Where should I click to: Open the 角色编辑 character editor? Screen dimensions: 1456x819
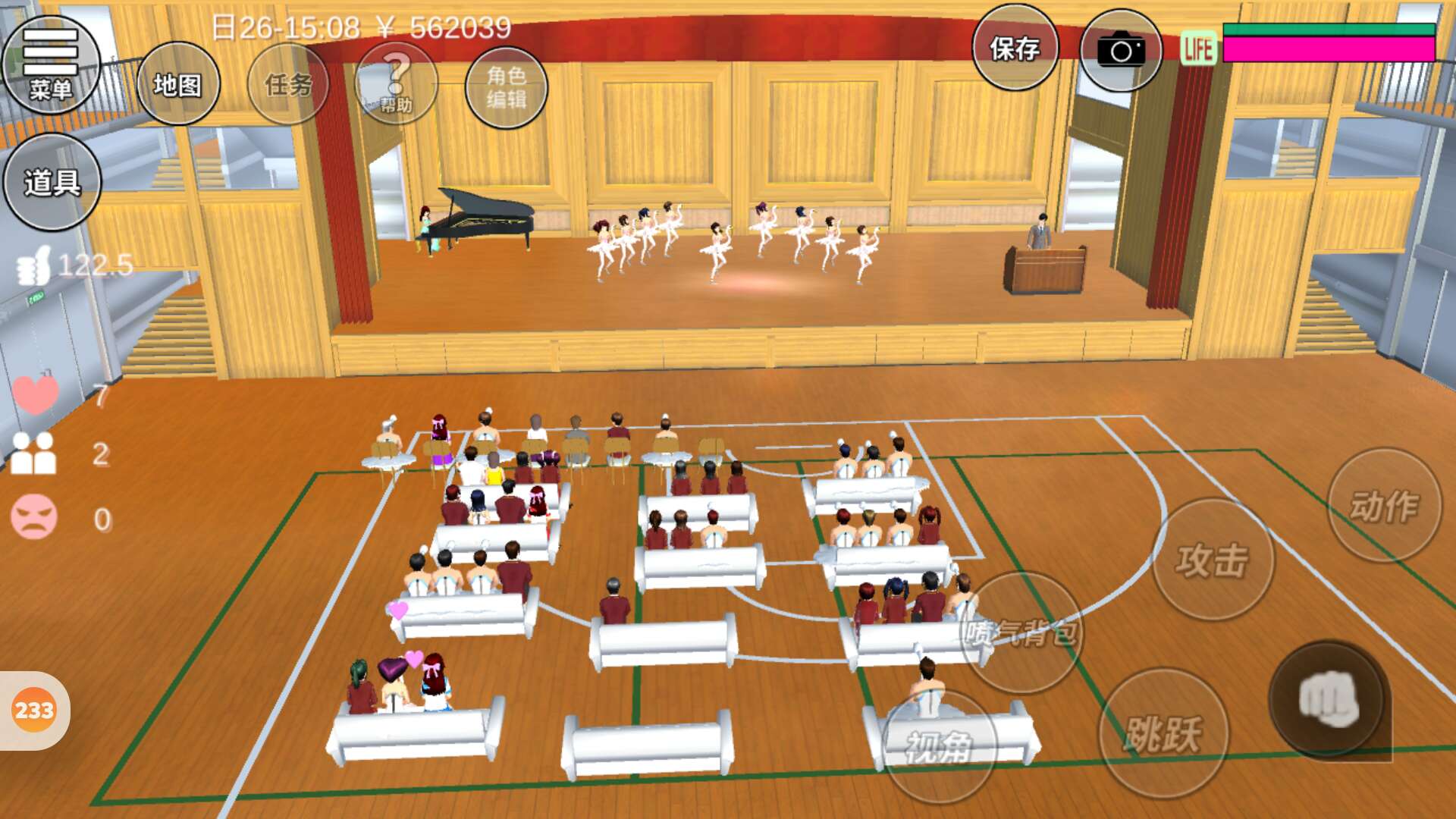click(x=506, y=87)
